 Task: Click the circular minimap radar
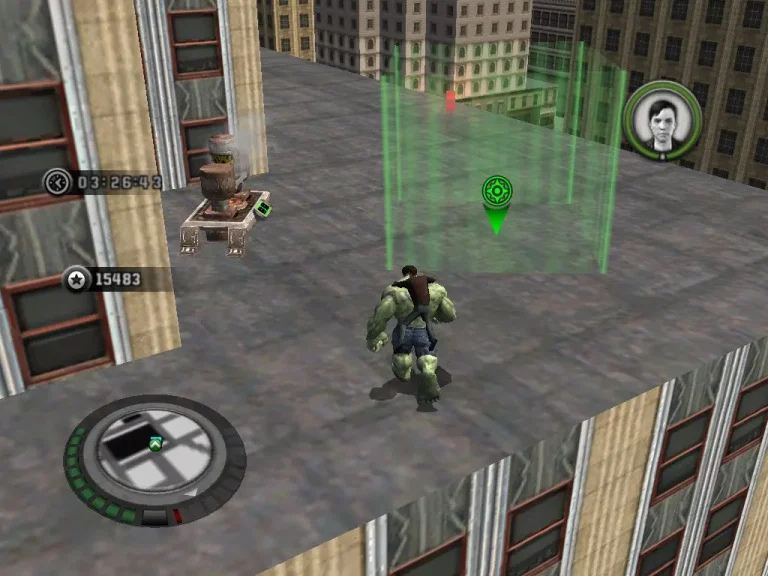tap(154, 460)
